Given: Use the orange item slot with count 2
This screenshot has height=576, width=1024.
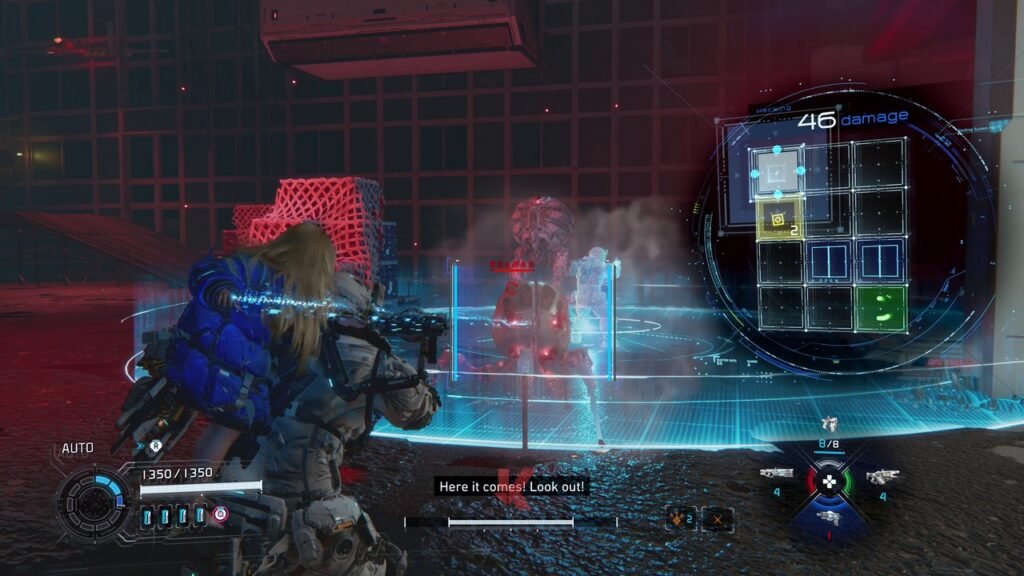Looking at the screenshot, I should pyautogui.click(x=680, y=519).
